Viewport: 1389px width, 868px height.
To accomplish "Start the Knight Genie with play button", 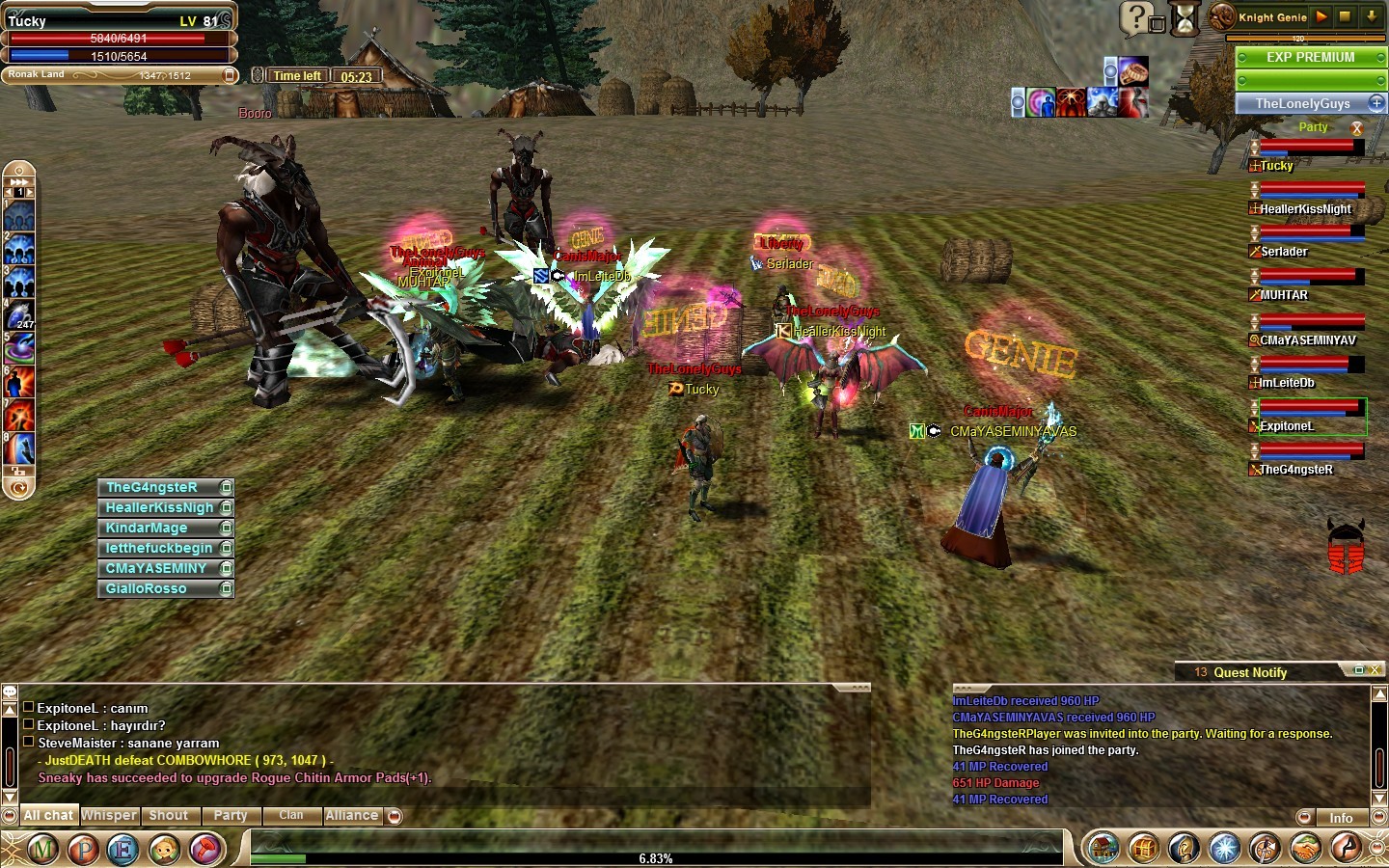I will (x=1321, y=16).
